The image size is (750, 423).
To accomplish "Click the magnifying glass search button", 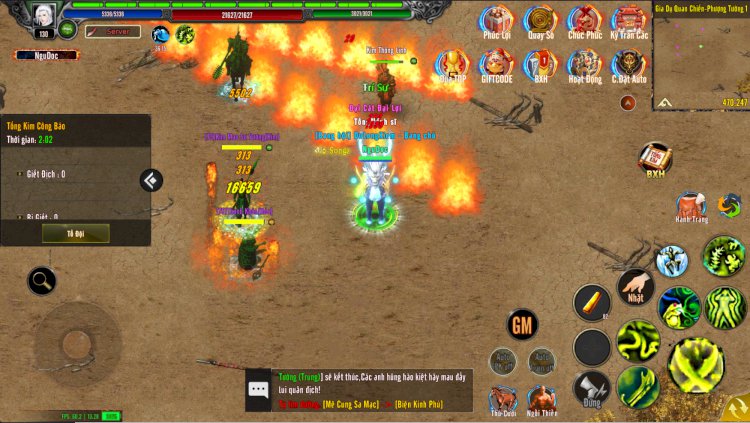I will pos(42,281).
